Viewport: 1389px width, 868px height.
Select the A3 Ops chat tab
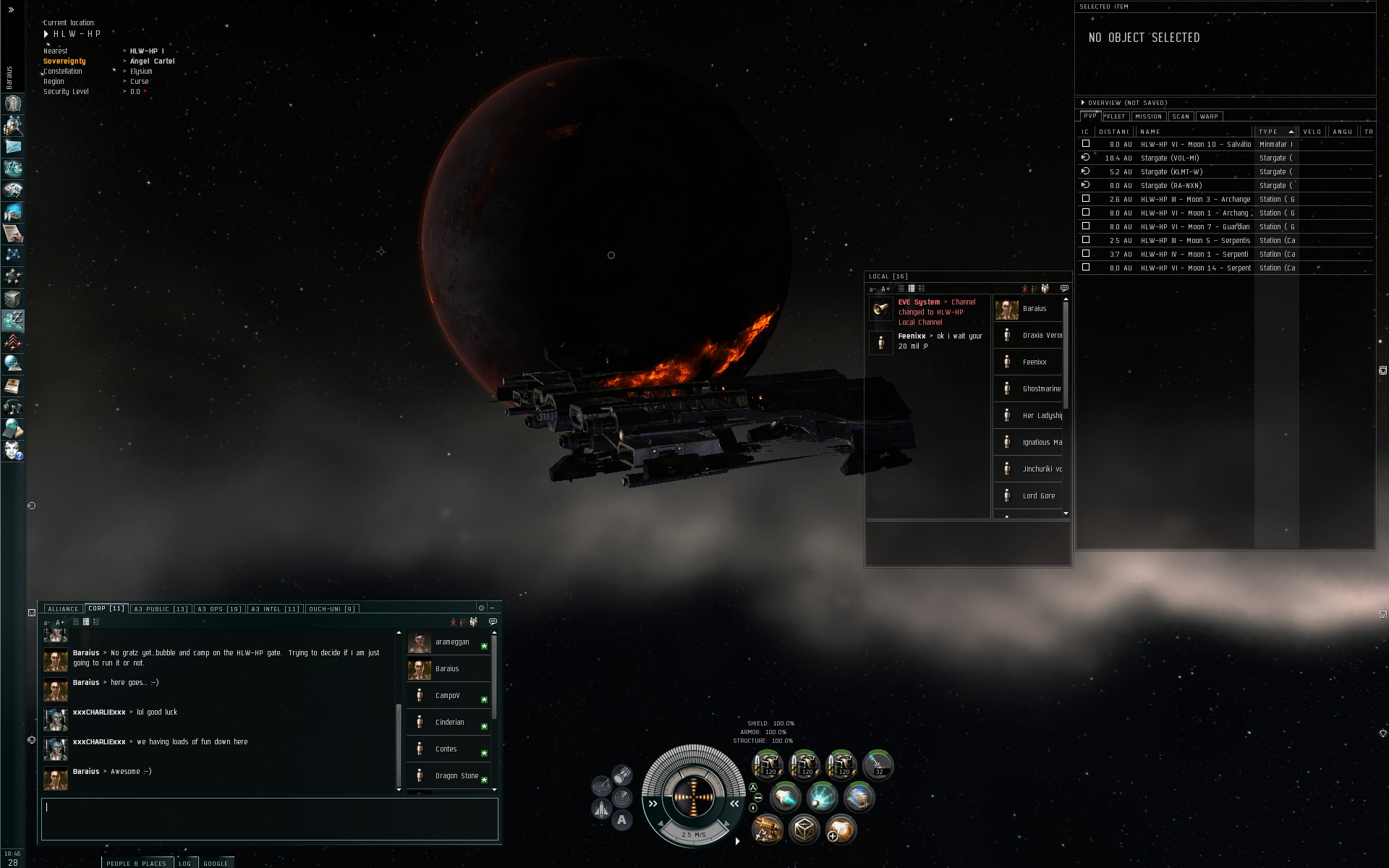[x=218, y=609]
